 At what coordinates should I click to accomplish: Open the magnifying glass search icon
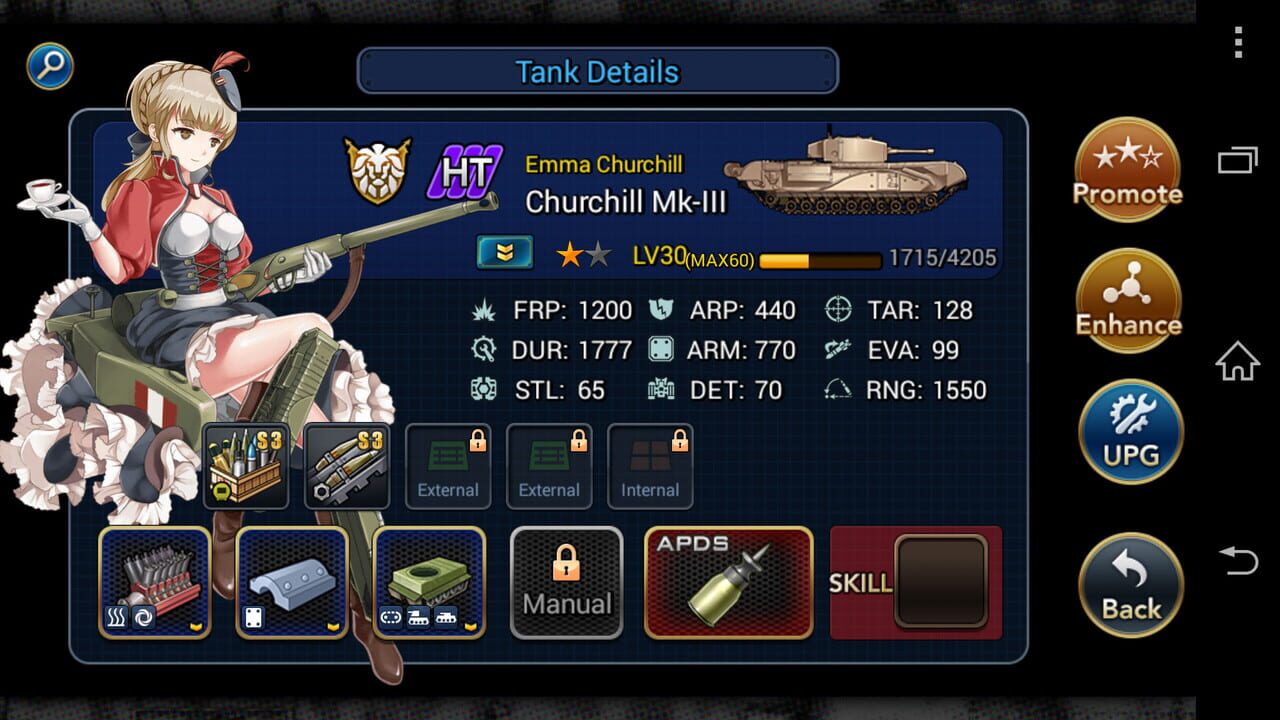click(x=49, y=65)
